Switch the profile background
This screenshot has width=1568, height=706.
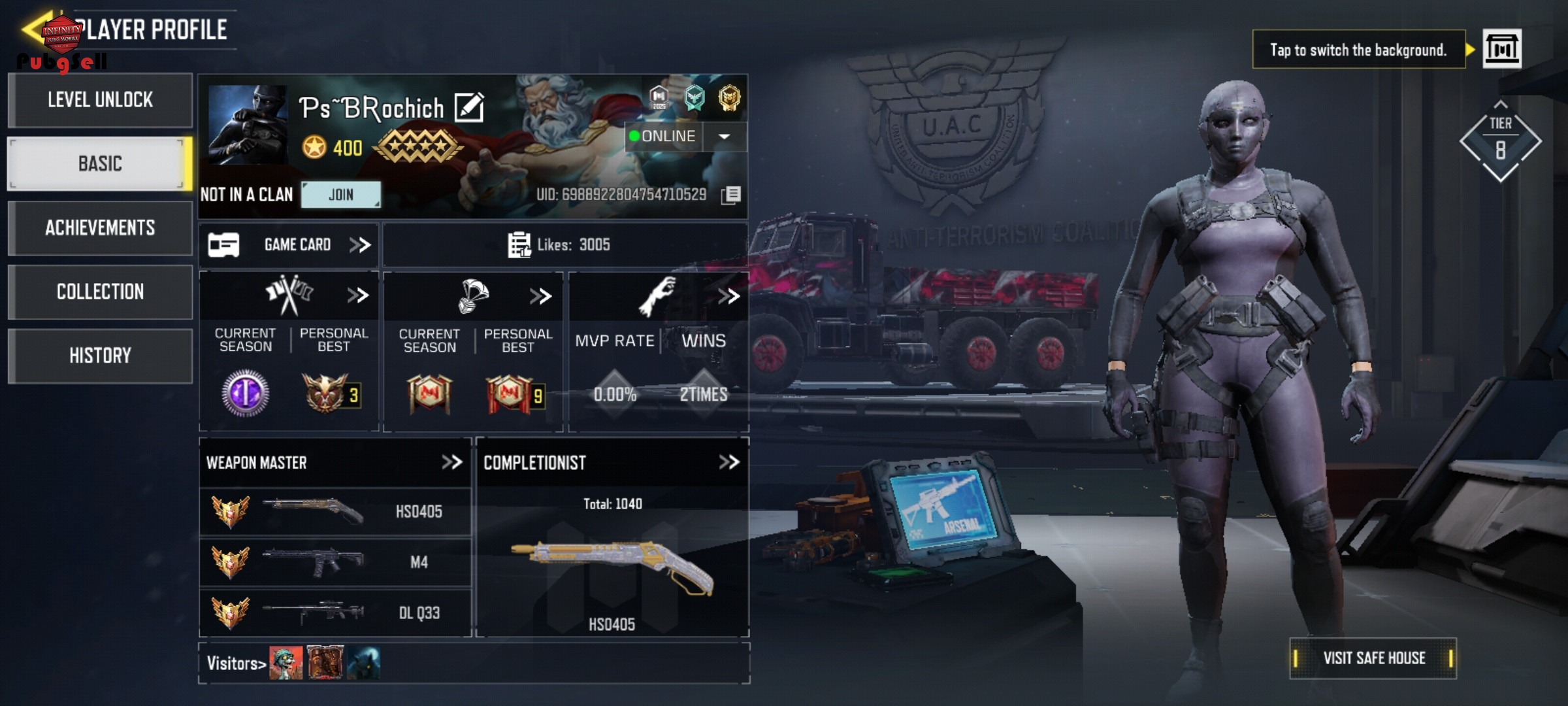[x=1501, y=49]
